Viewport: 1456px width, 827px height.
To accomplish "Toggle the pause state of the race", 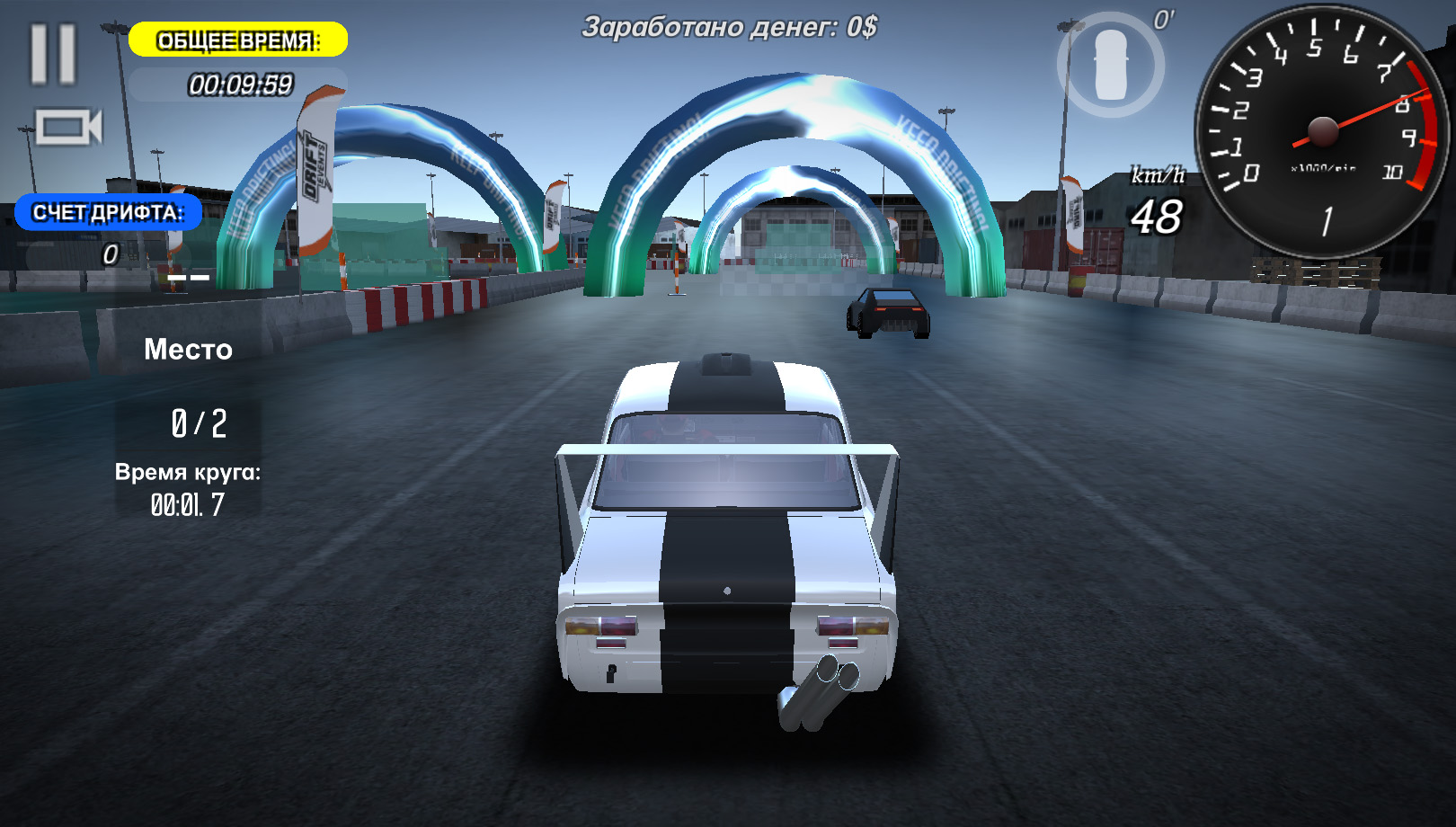I will tap(52, 56).
